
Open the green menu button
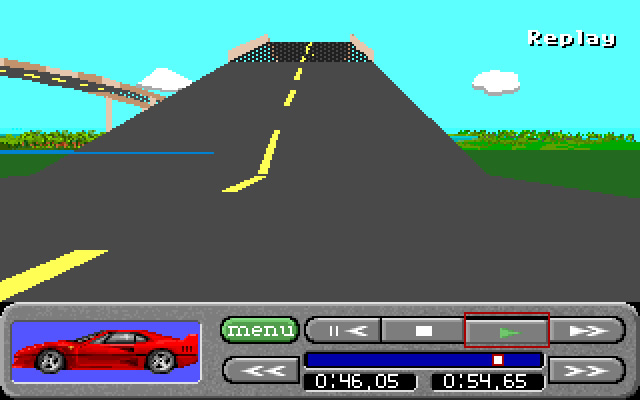259,329
